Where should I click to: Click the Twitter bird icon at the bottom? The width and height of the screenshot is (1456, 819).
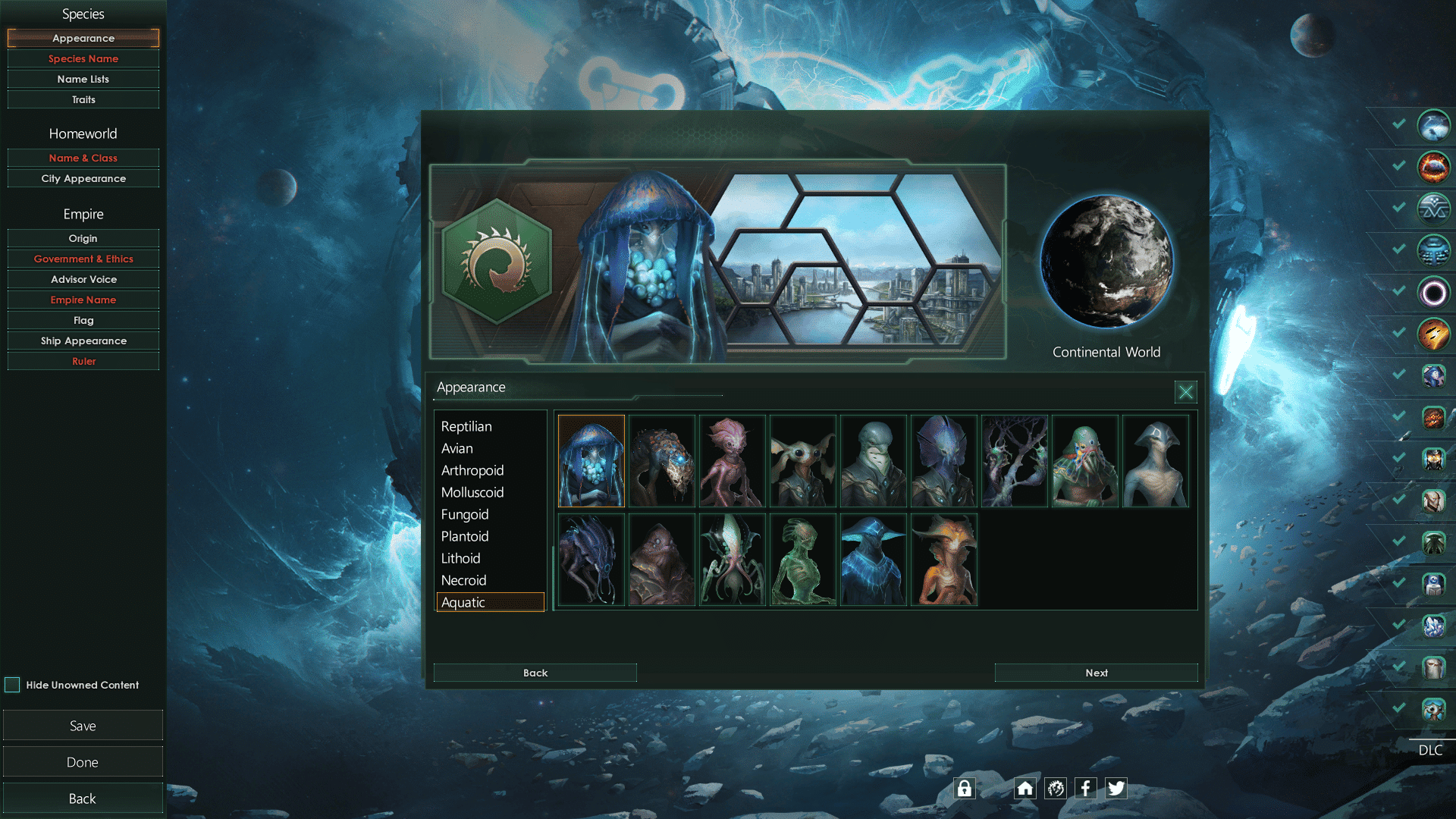[x=1116, y=788]
